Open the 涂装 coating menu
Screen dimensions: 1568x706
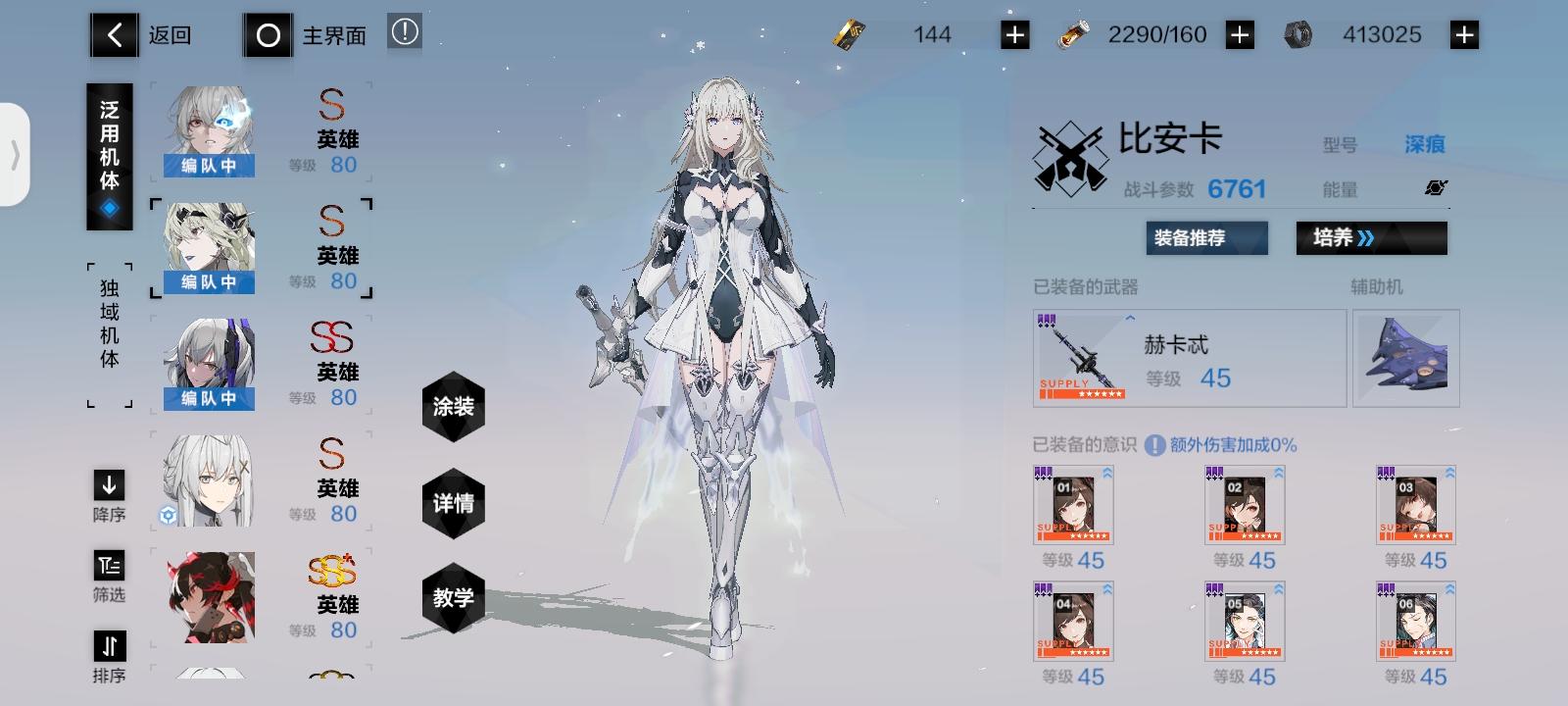(452, 407)
